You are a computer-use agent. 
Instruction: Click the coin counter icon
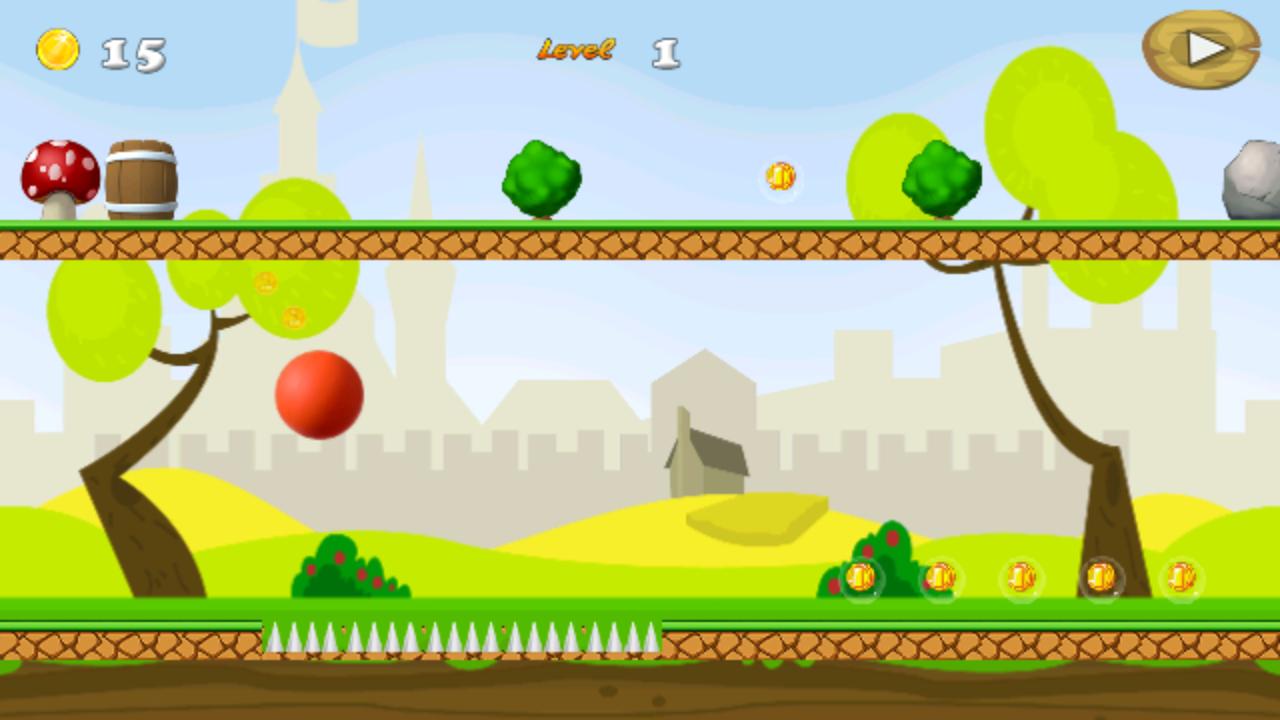pyautogui.click(x=60, y=48)
